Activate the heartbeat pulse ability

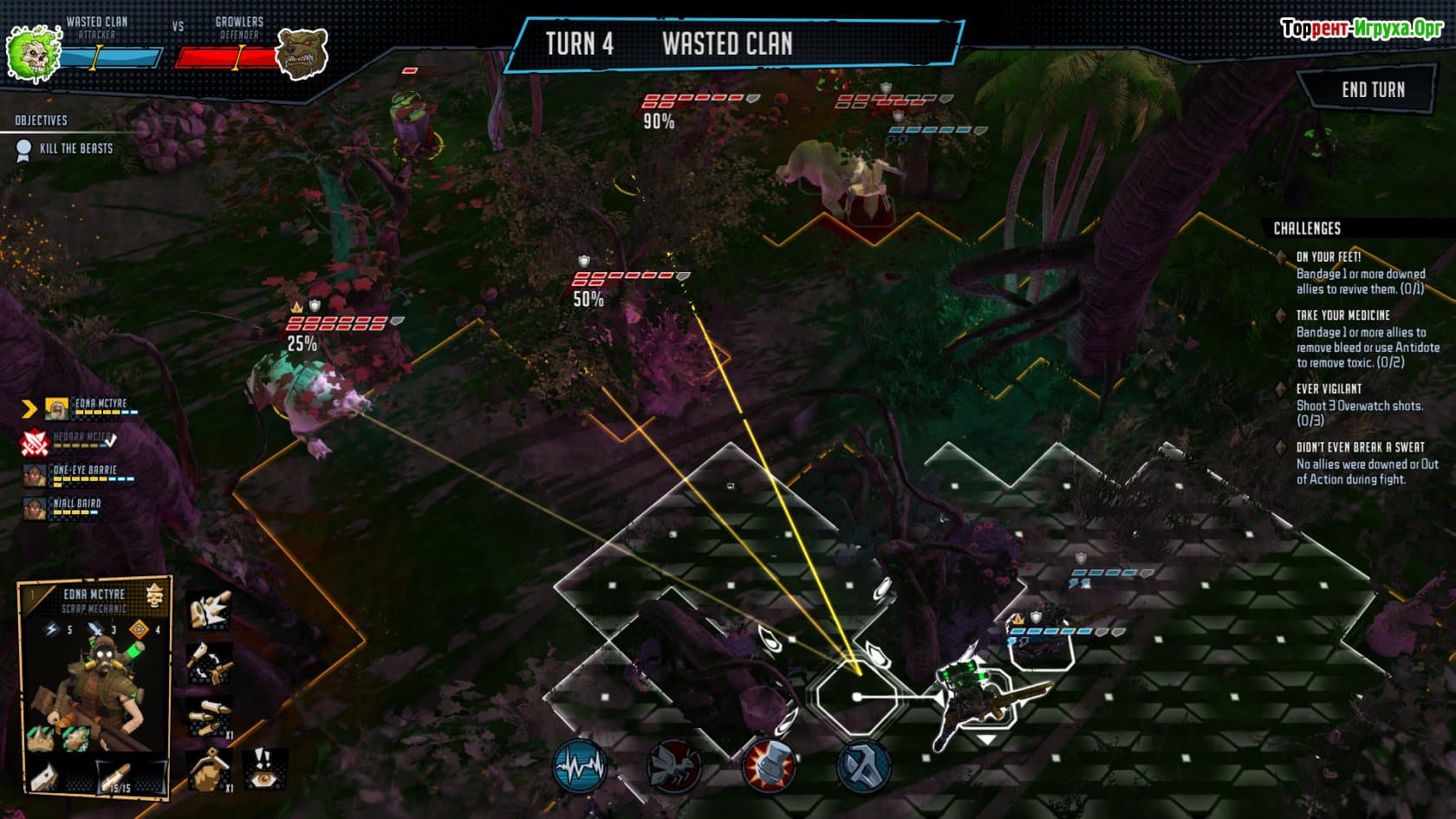580,767
